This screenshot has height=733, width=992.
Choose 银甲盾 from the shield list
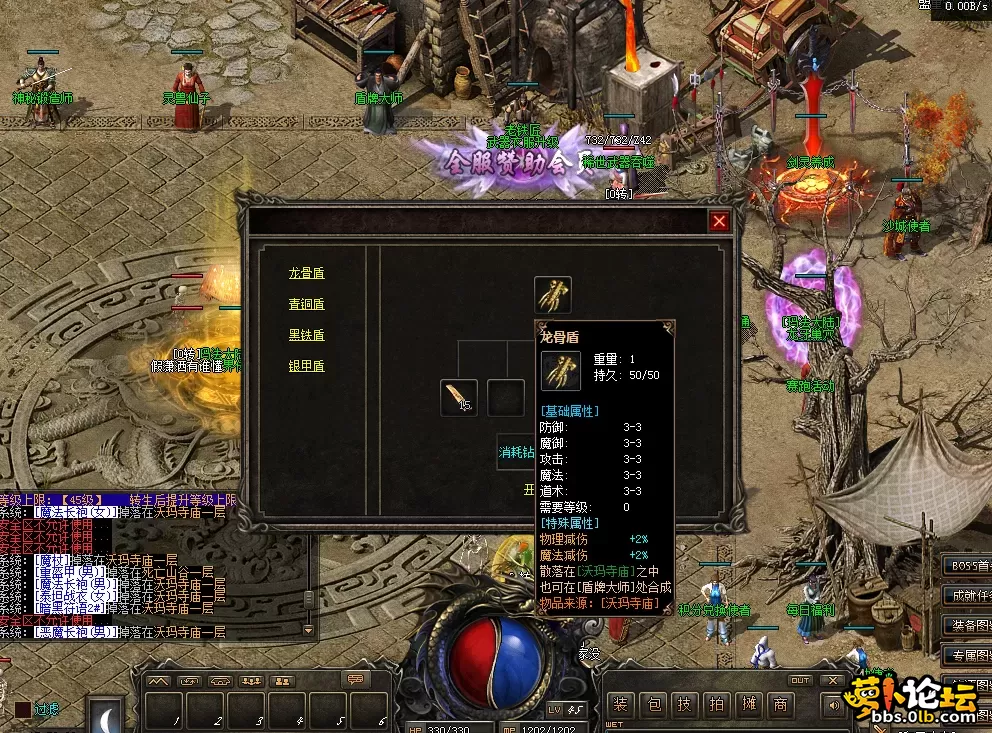(x=306, y=366)
